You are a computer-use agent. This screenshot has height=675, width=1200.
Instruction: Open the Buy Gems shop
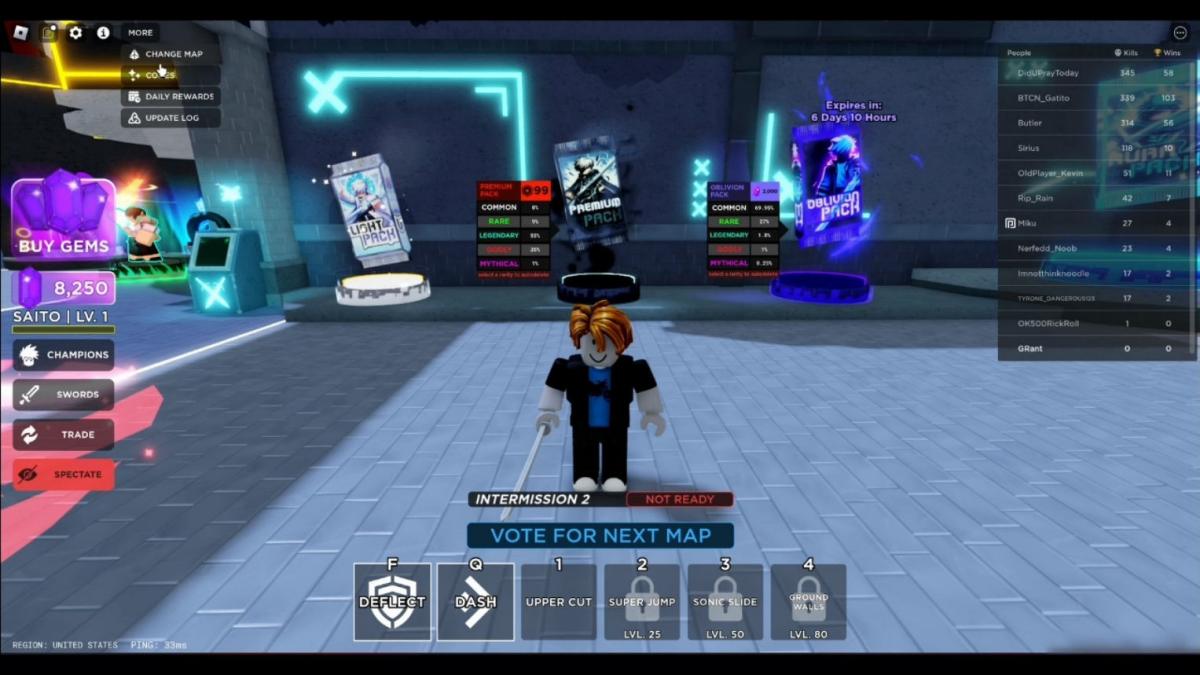click(x=63, y=219)
